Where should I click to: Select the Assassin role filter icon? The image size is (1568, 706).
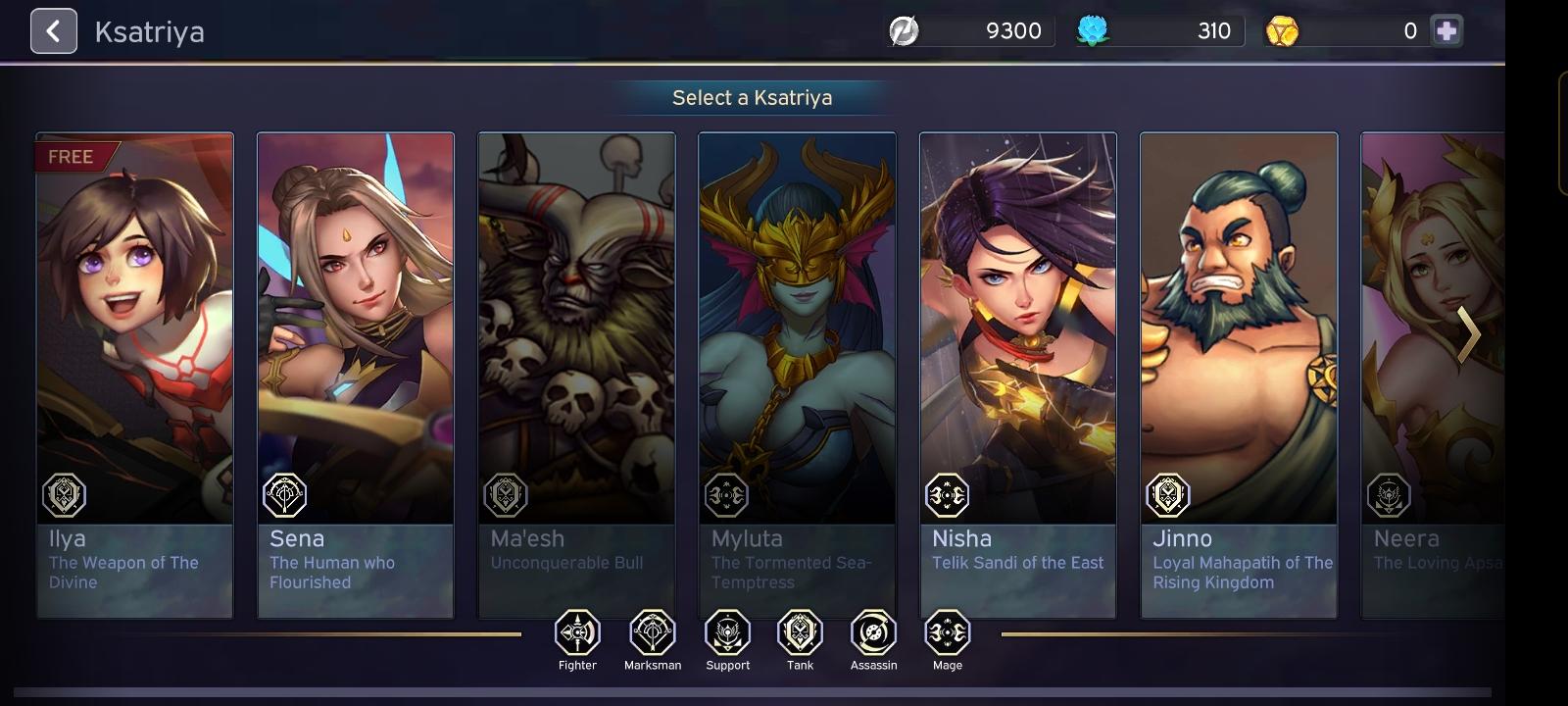click(x=872, y=632)
